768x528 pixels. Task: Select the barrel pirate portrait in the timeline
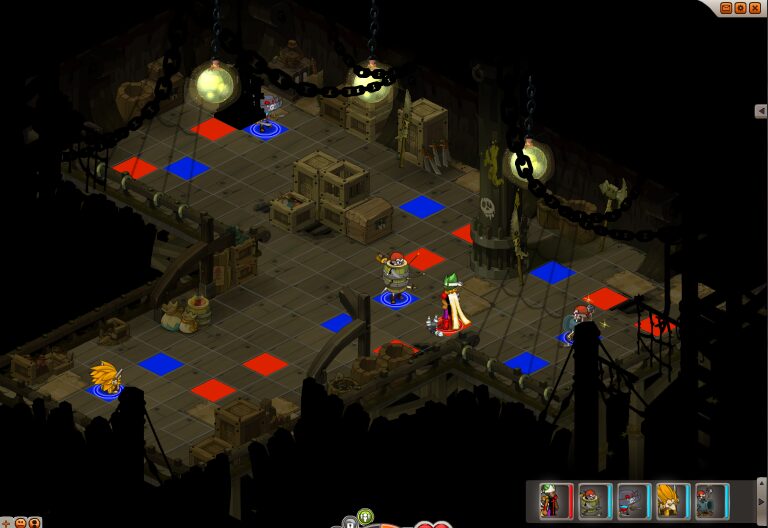pyautogui.click(x=594, y=500)
